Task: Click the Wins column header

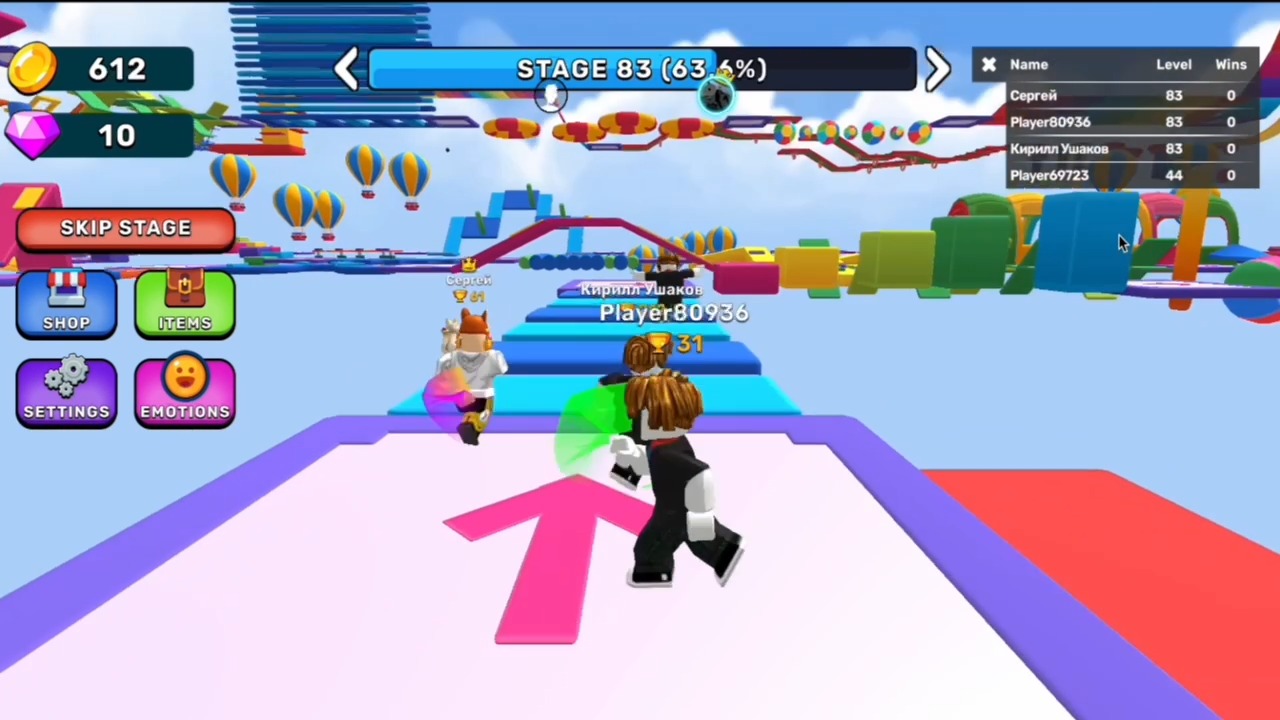Action: tap(1230, 64)
